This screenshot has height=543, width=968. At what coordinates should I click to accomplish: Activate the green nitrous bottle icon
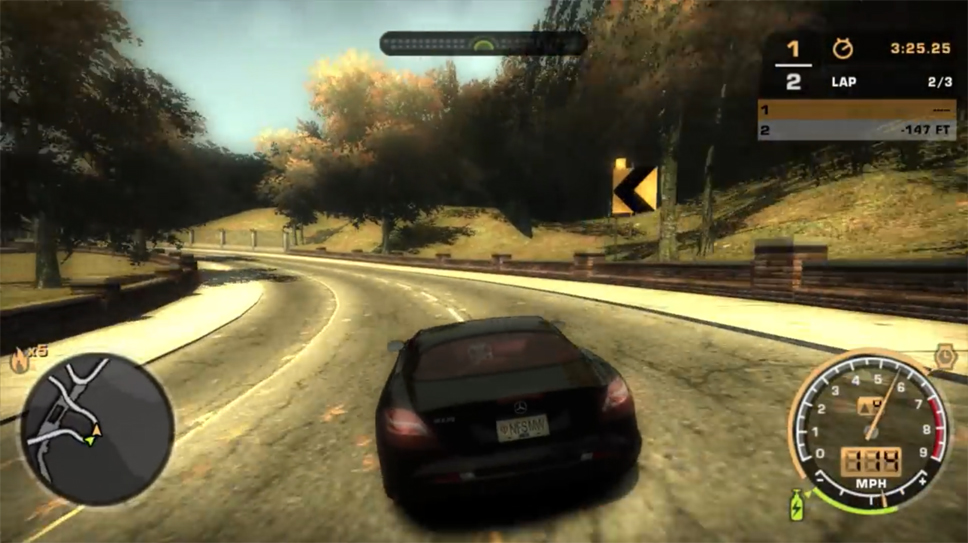click(799, 504)
